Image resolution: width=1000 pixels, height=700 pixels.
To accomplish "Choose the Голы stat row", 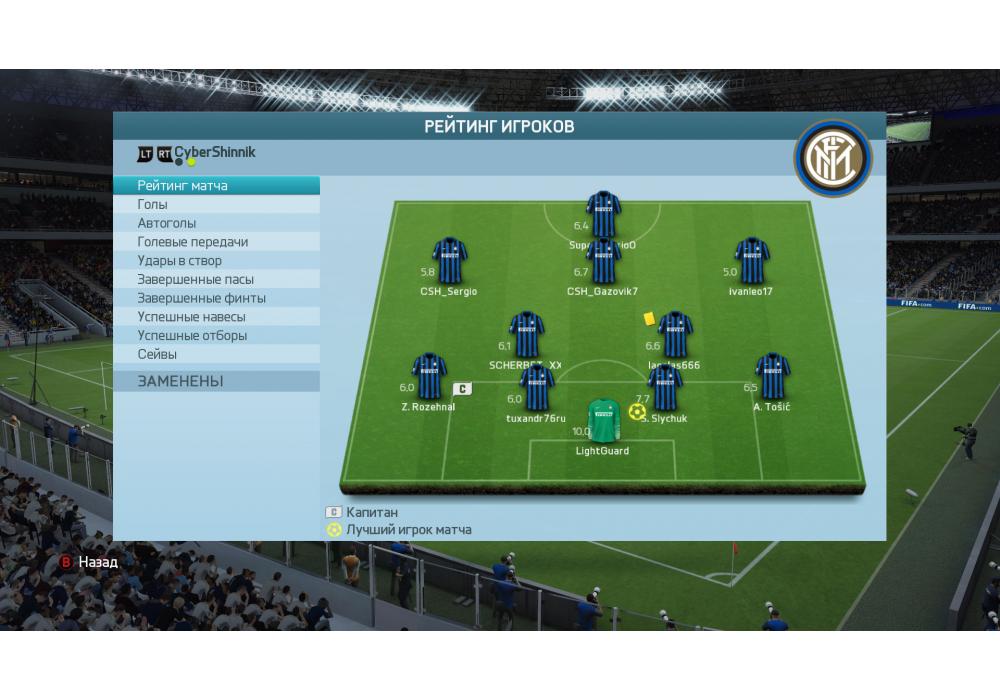I will point(216,205).
